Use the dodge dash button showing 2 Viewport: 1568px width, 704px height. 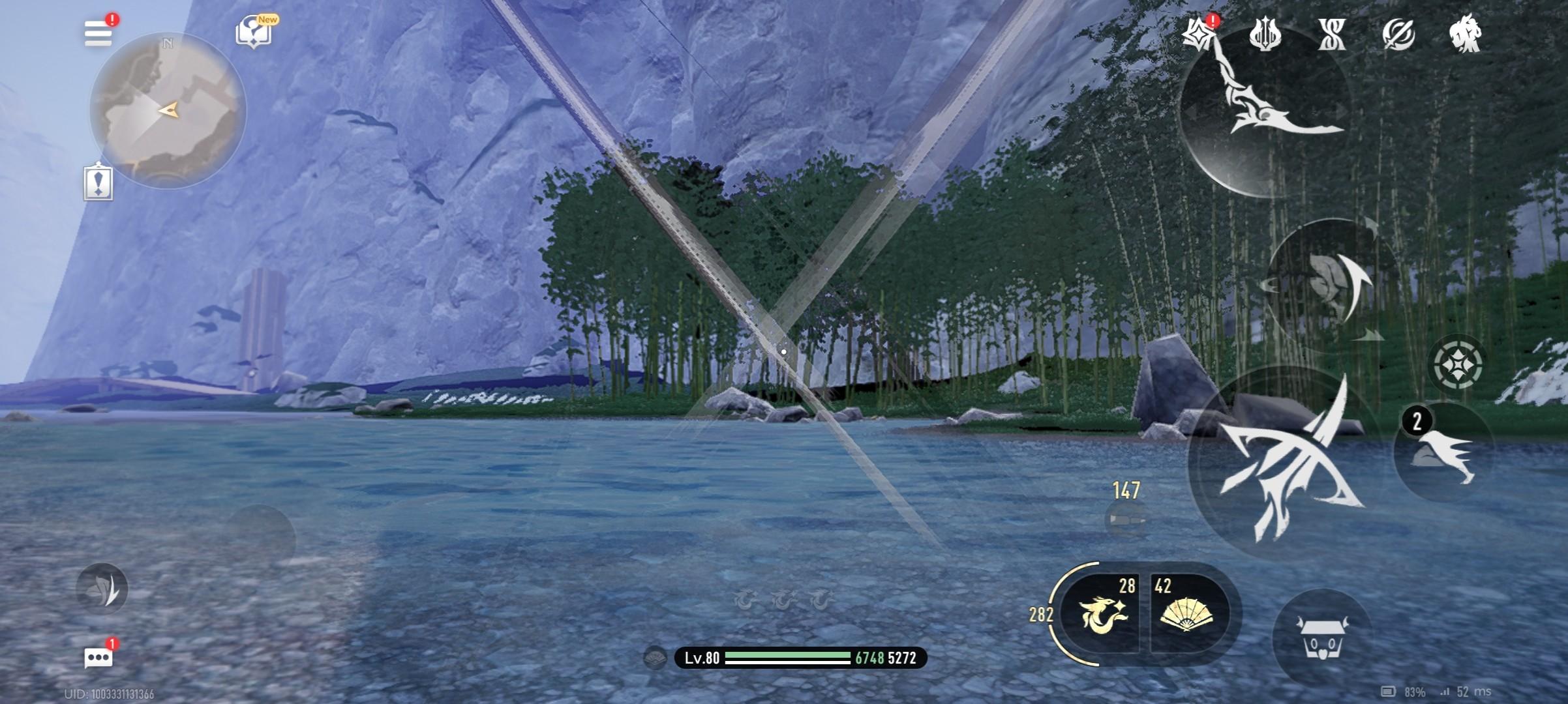pos(1443,451)
